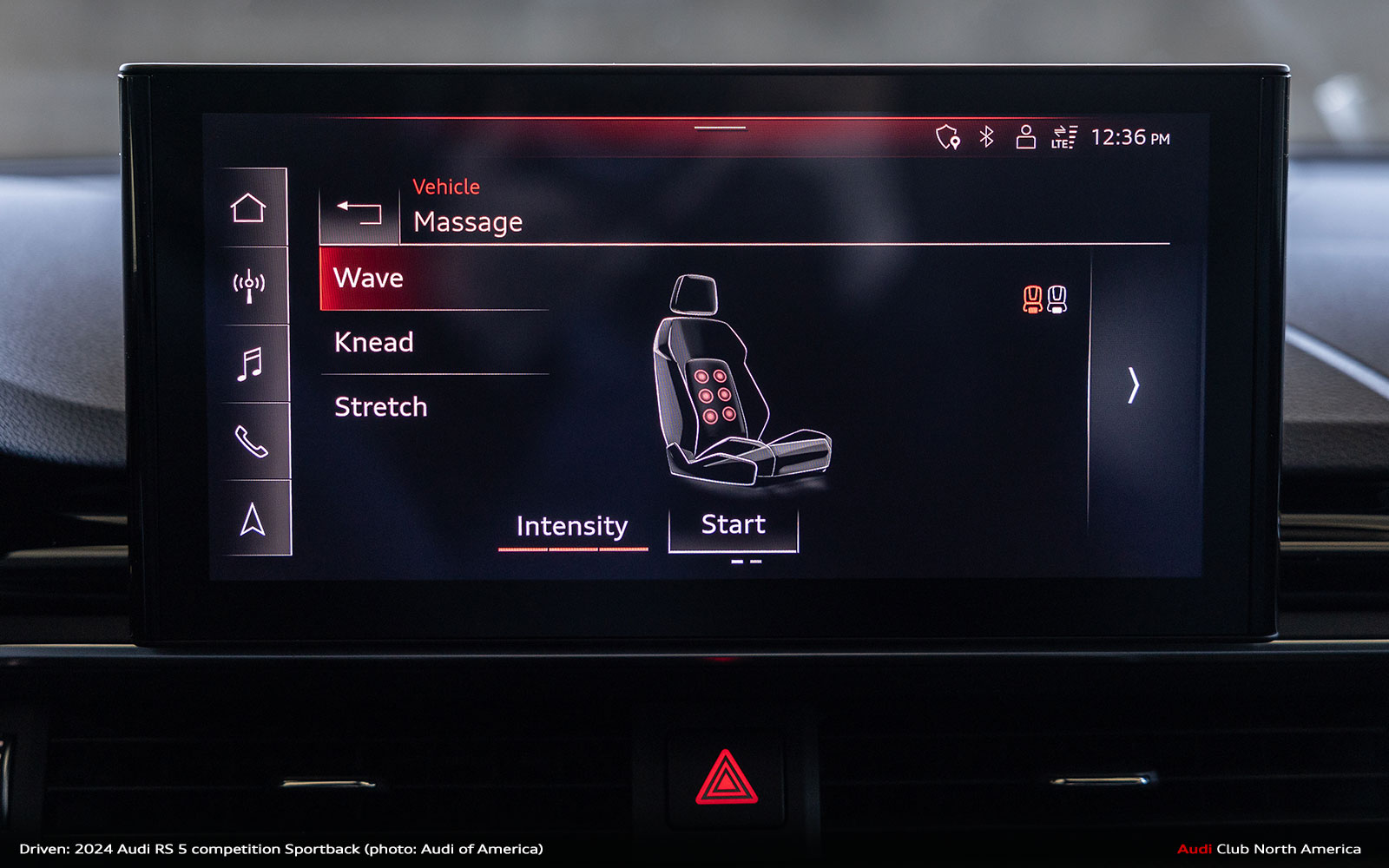Select the Wave massage program

coord(434,279)
